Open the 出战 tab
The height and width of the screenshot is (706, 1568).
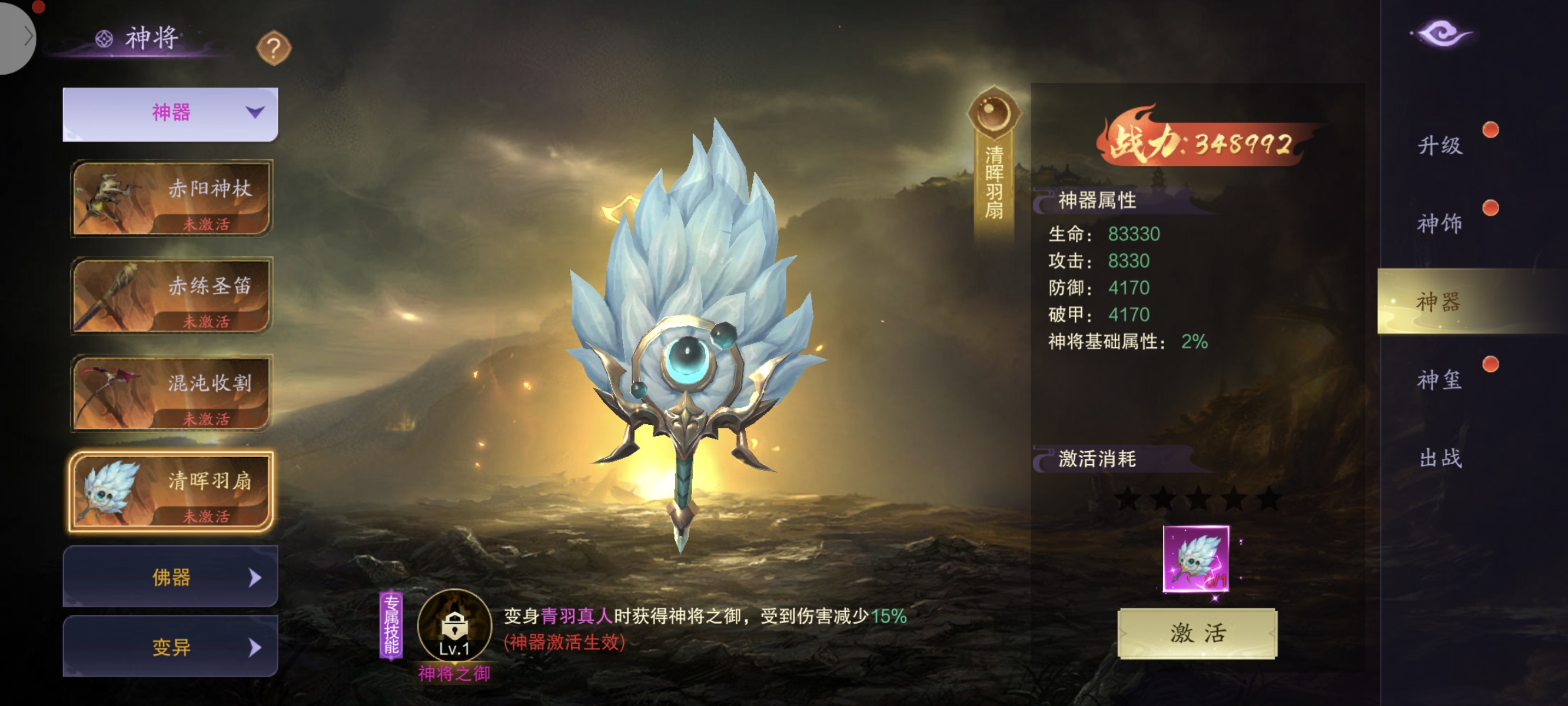point(1440,458)
